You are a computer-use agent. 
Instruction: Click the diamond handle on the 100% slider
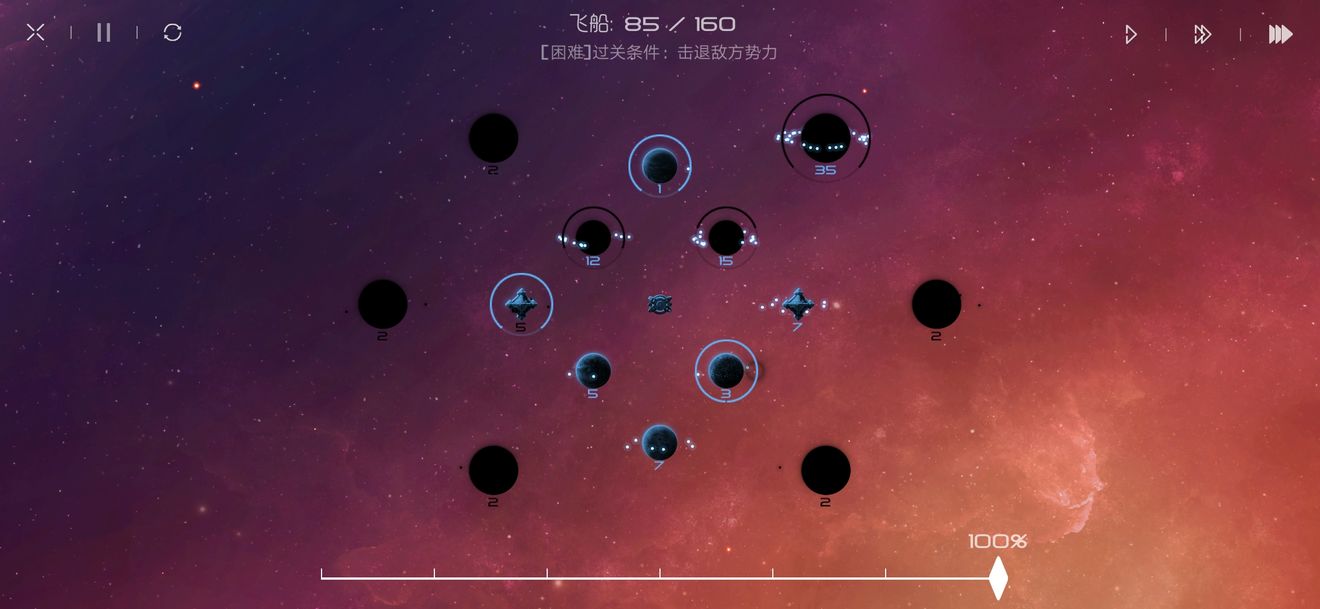click(997, 578)
